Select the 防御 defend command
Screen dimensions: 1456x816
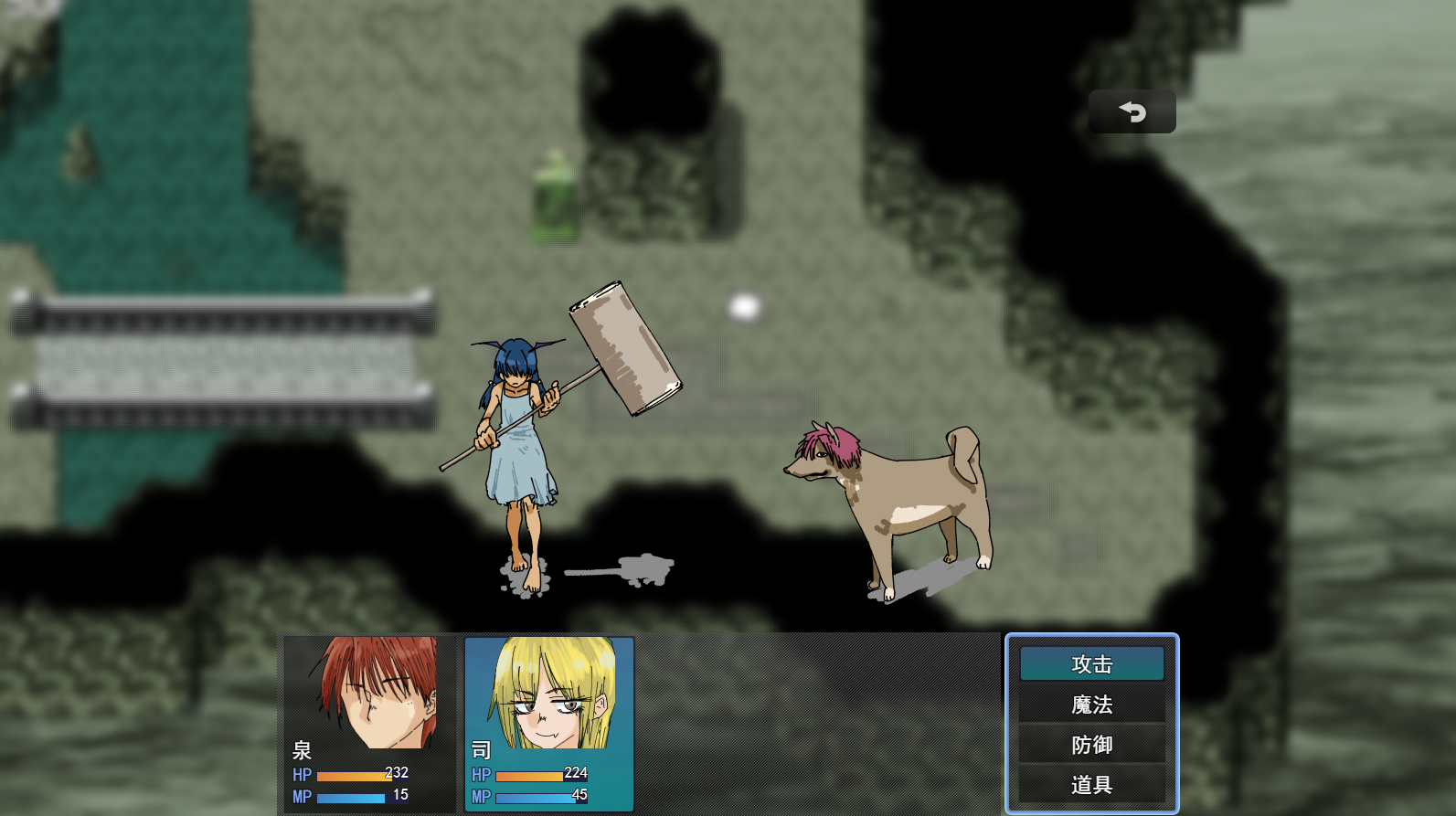(1091, 745)
